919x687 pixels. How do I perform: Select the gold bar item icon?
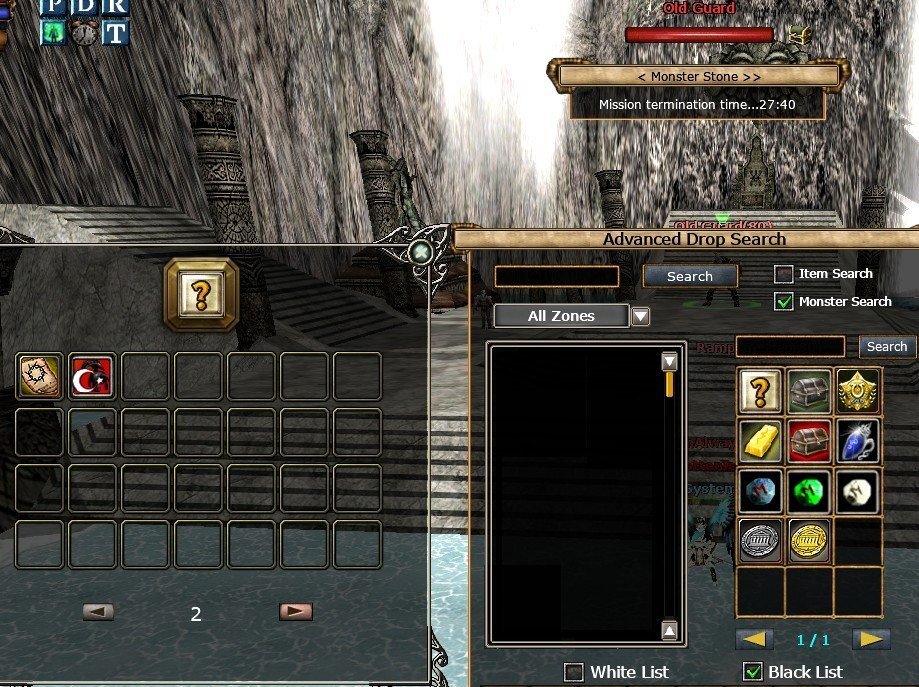pos(761,442)
